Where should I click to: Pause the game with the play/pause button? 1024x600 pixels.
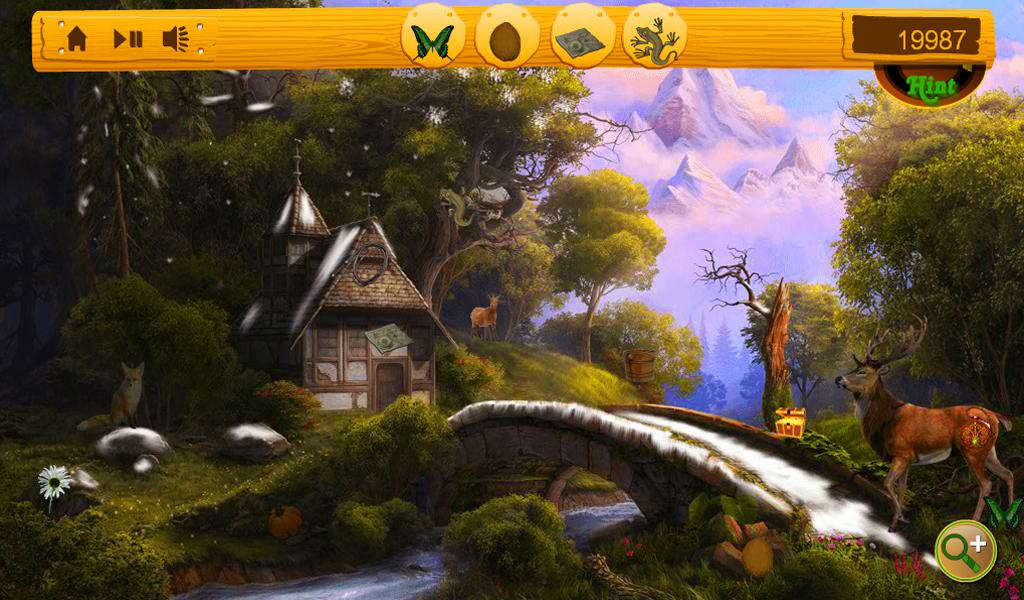(x=127, y=39)
